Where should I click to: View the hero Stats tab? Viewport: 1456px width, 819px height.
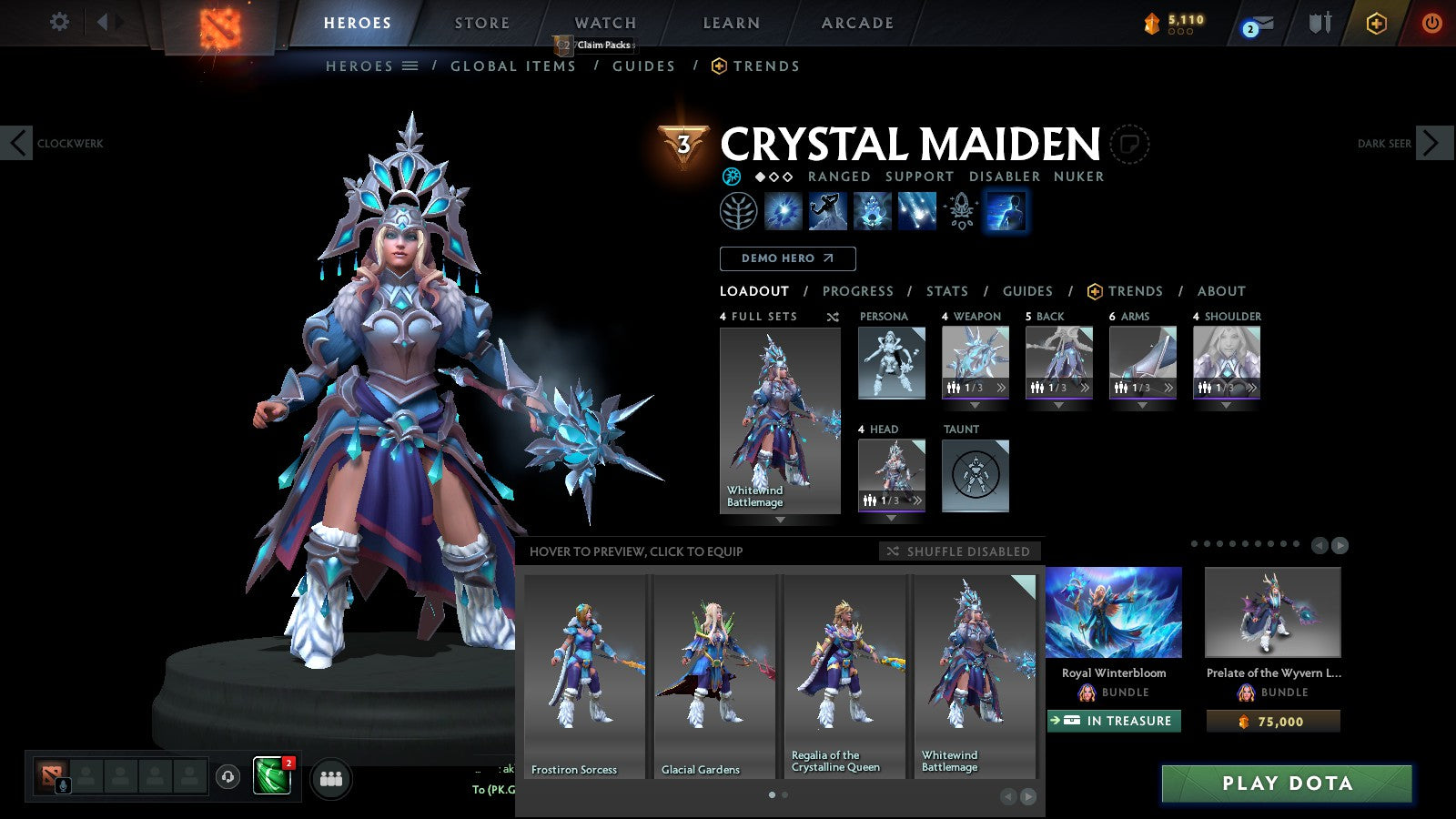(946, 291)
